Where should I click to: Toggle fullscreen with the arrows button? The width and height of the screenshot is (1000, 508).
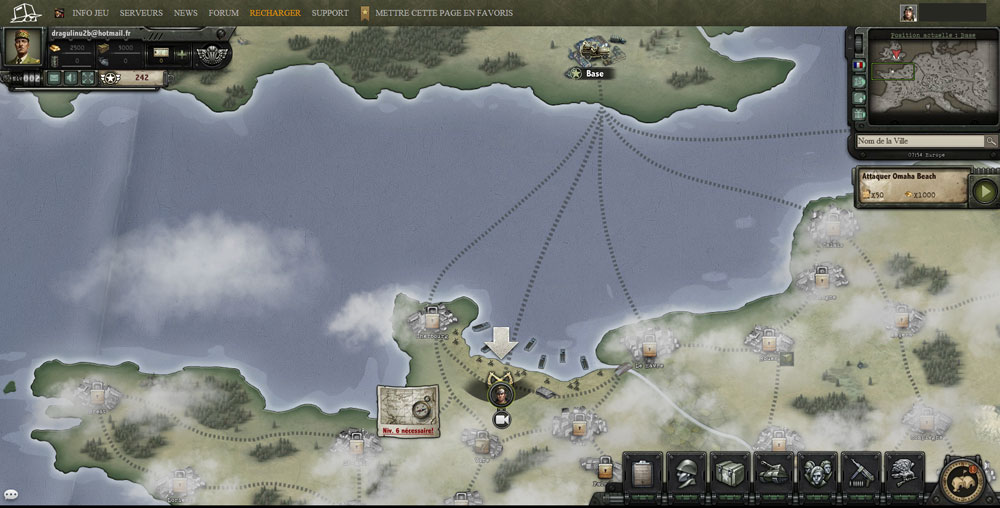(x=87, y=78)
